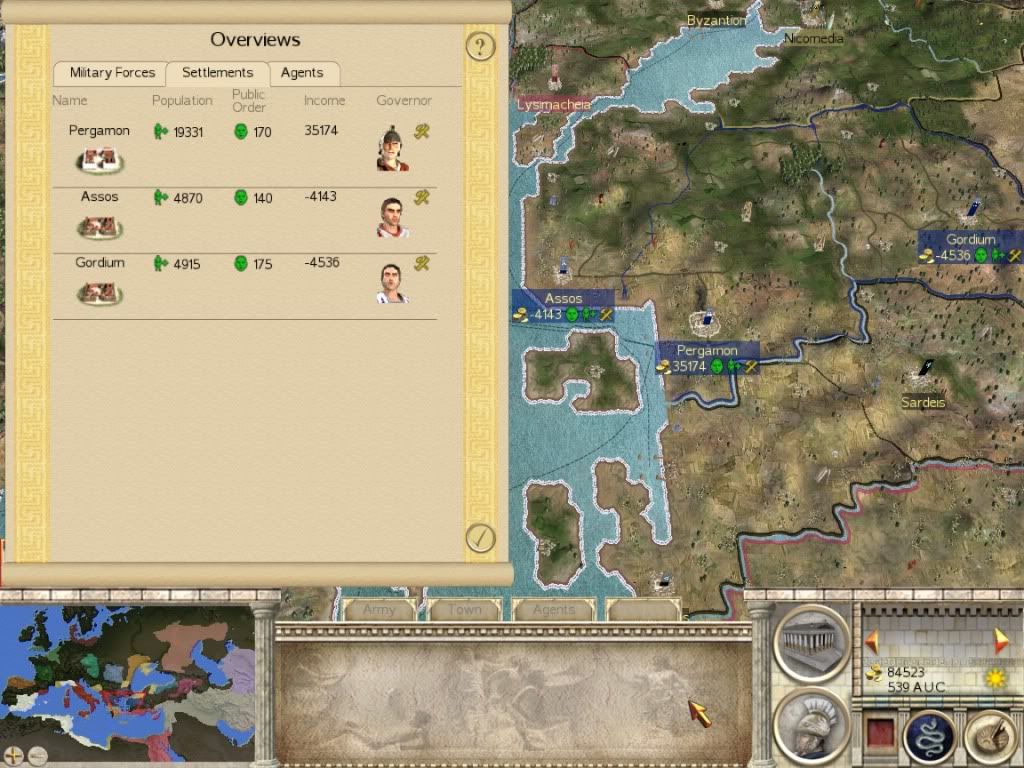Image resolution: width=1024 pixels, height=768 pixels.
Task: Zoom in the minimap with the plus button
Action: click(15, 755)
